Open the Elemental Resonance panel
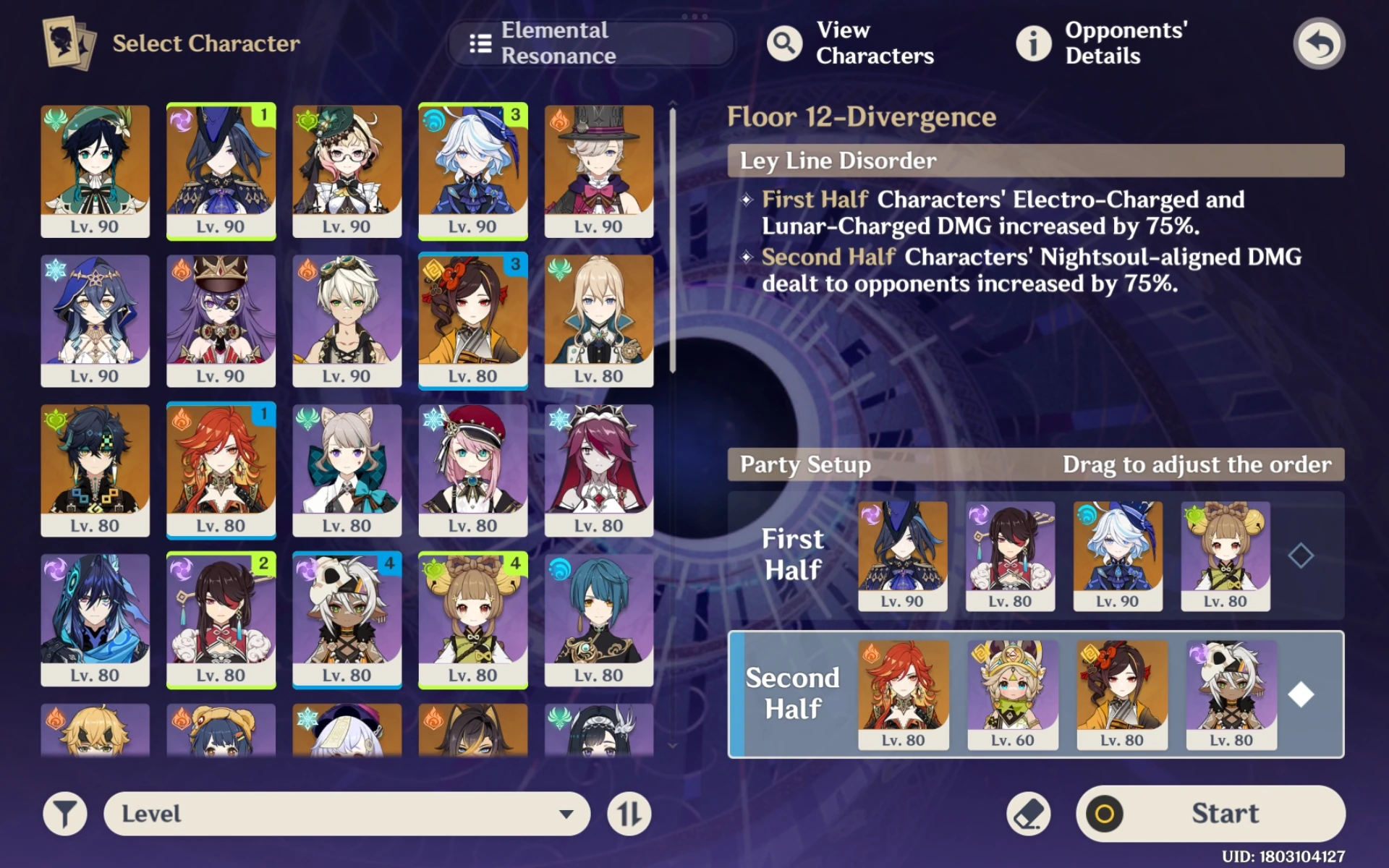Screen dimensions: 1389x868 (x=590, y=43)
